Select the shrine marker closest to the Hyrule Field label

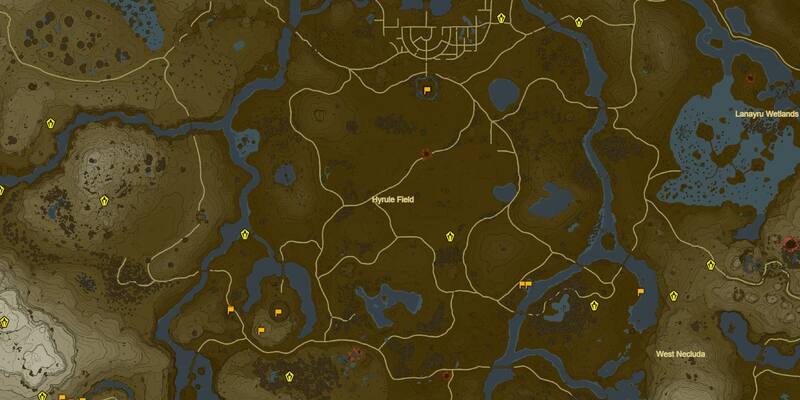[x=450, y=237]
